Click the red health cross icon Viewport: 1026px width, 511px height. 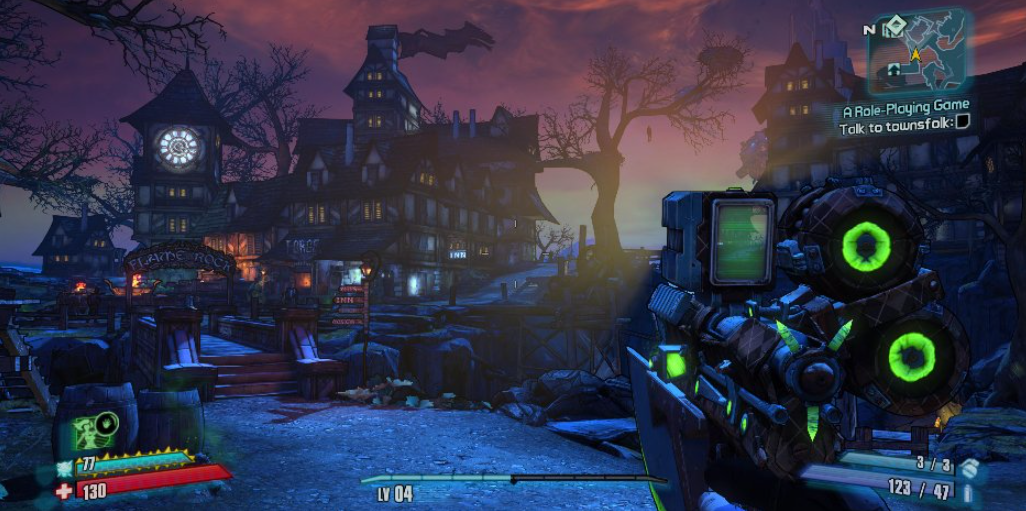click(64, 491)
